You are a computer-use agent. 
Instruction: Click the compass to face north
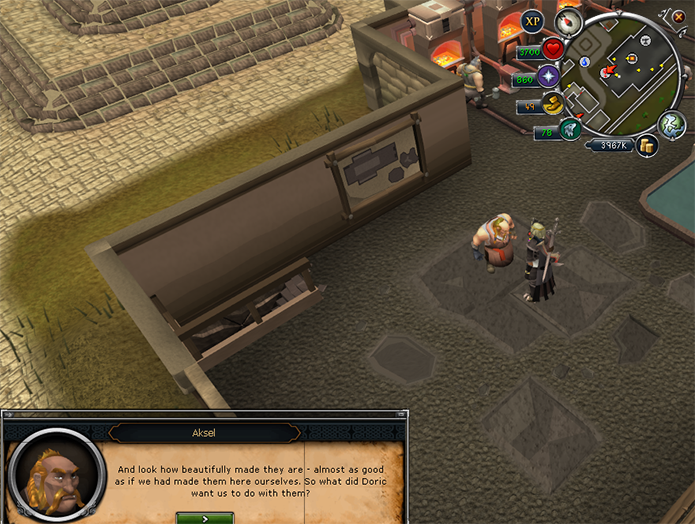(569, 22)
